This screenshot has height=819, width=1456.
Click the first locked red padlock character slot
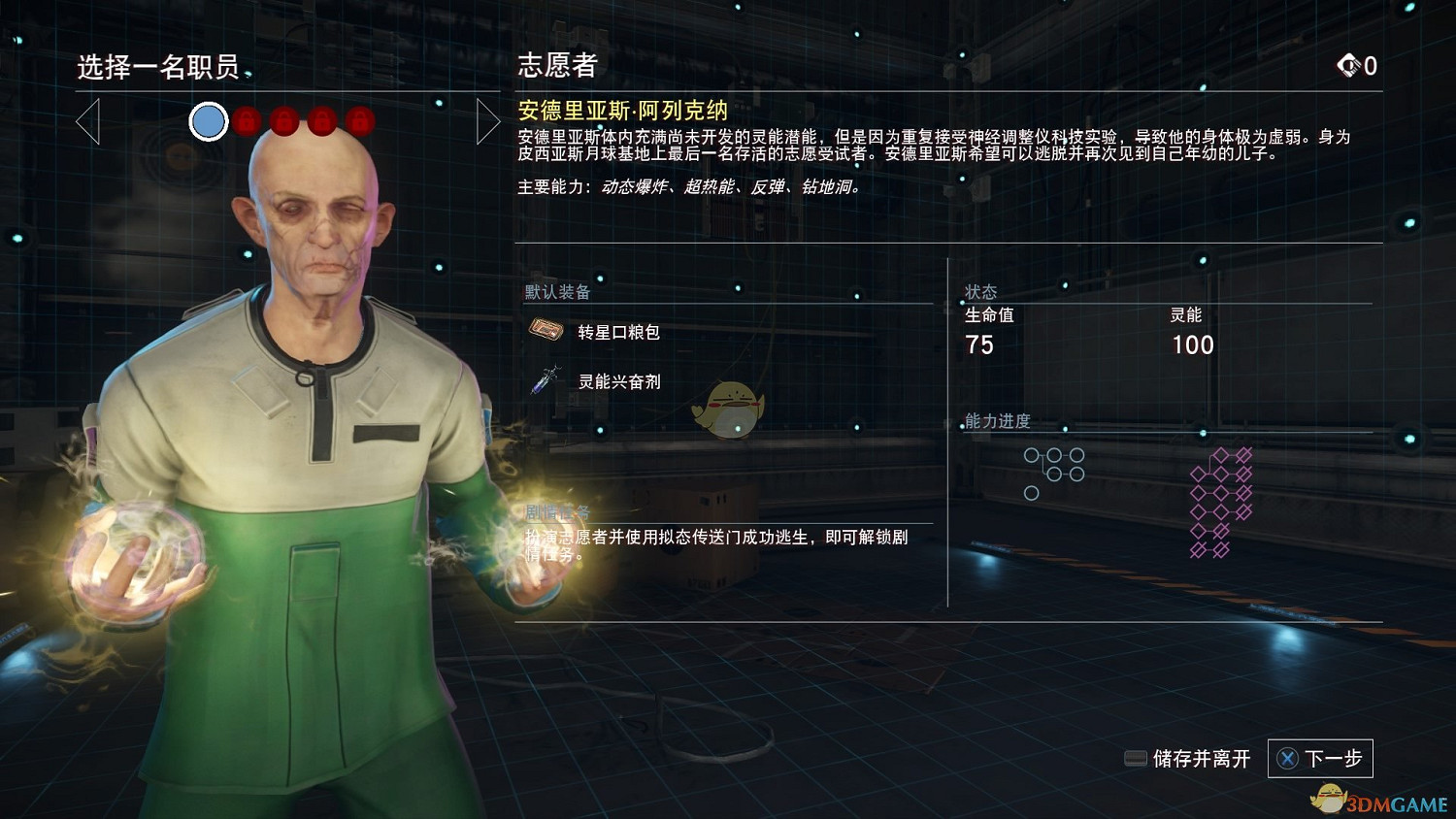[246, 121]
